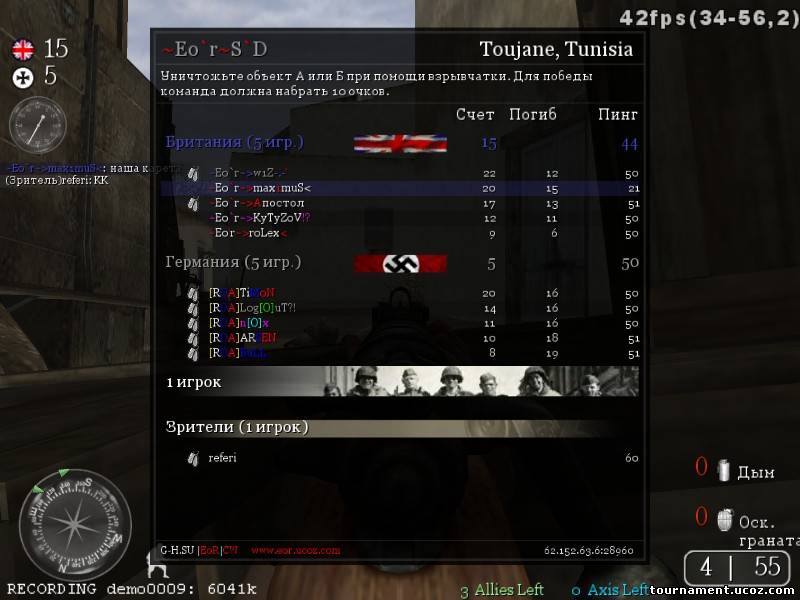Viewport: 800px width, 600px height.
Task: Pick the [R A]Log[O]uT?! player row
Action: (x=252, y=308)
